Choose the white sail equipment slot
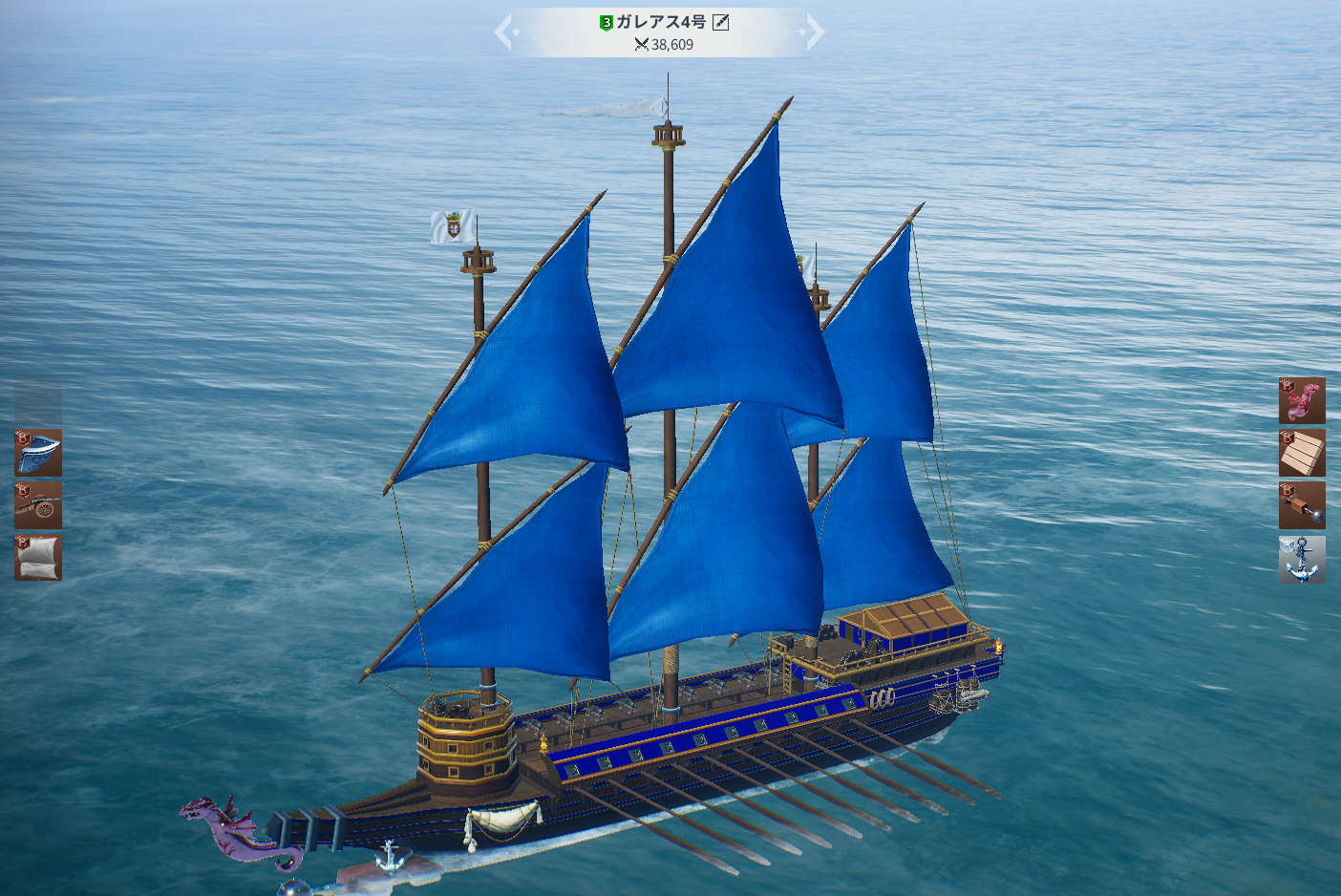This screenshot has height=896, width=1341. pos(38,558)
